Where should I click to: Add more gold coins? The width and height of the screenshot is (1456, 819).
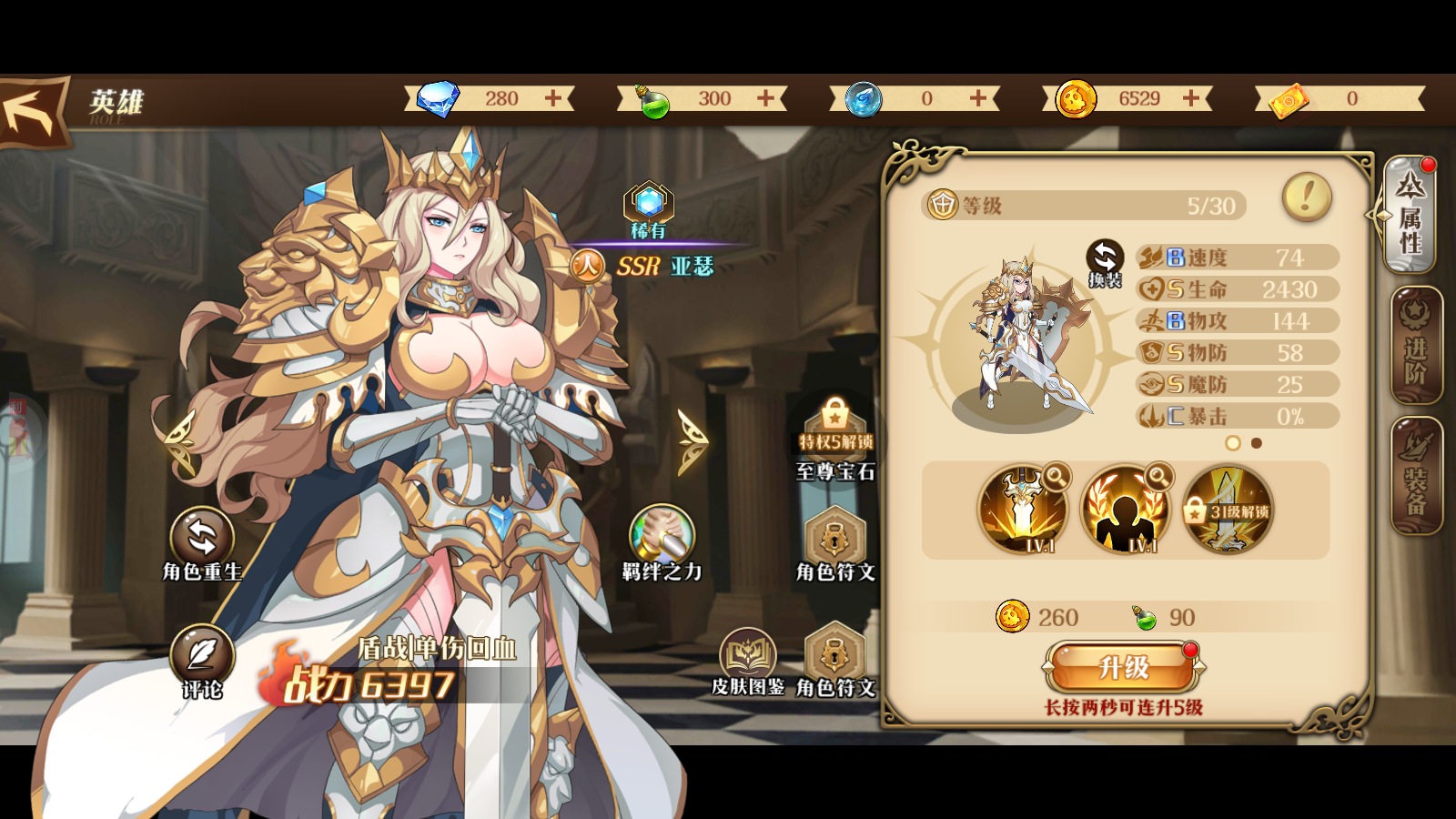click(x=1191, y=98)
